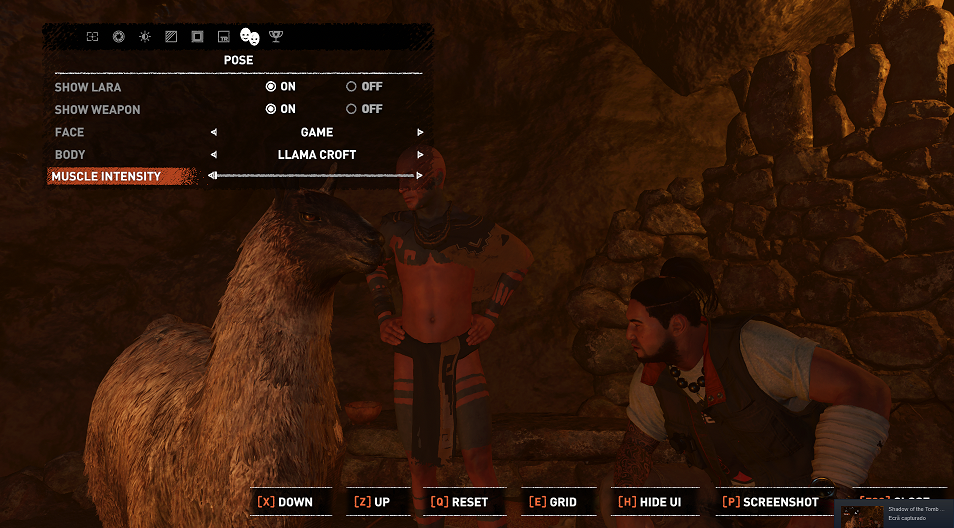Select the theater masks Pose tab
The width and height of the screenshot is (954, 528).
tap(250, 37)
